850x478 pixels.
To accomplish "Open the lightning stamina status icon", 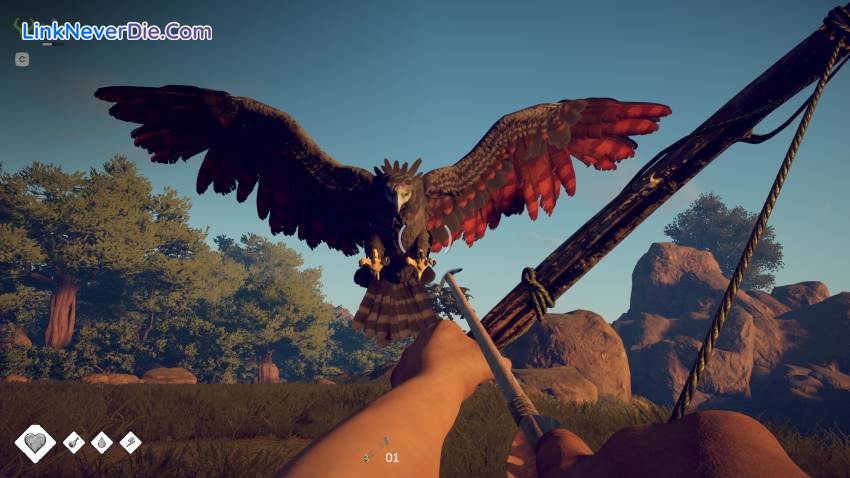I will [130, 442].
